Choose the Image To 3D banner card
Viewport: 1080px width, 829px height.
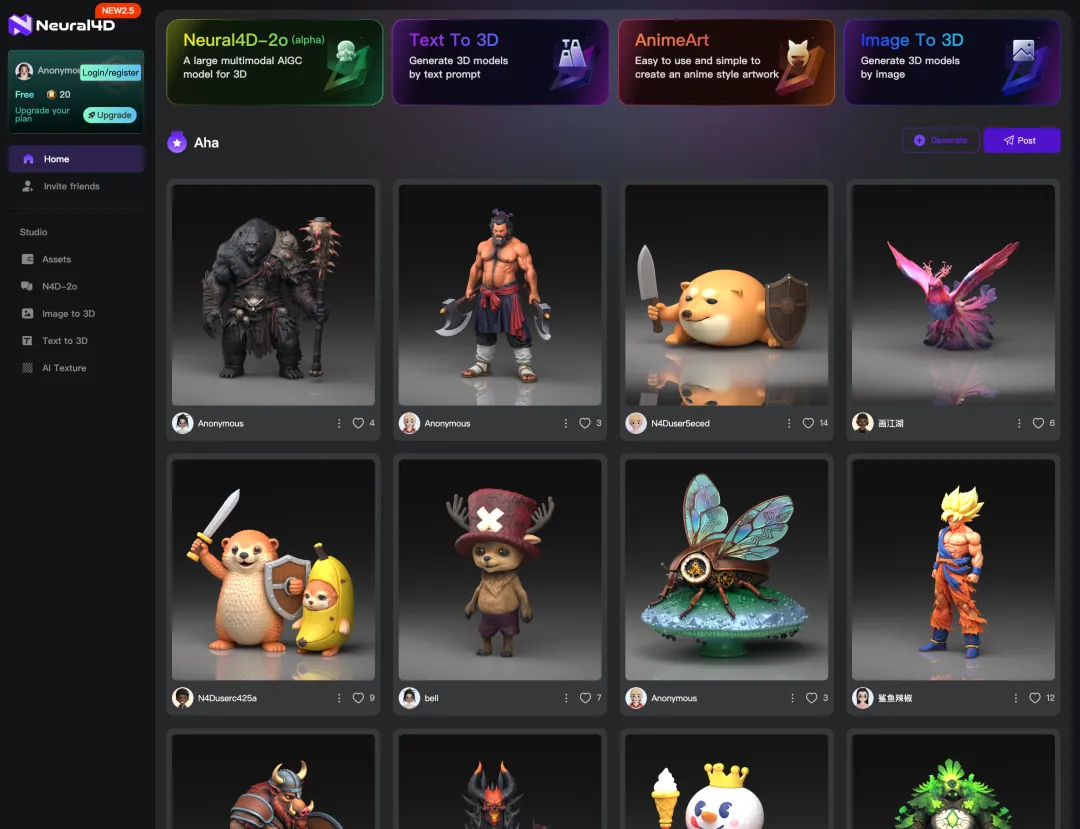[x=952, y=62]
